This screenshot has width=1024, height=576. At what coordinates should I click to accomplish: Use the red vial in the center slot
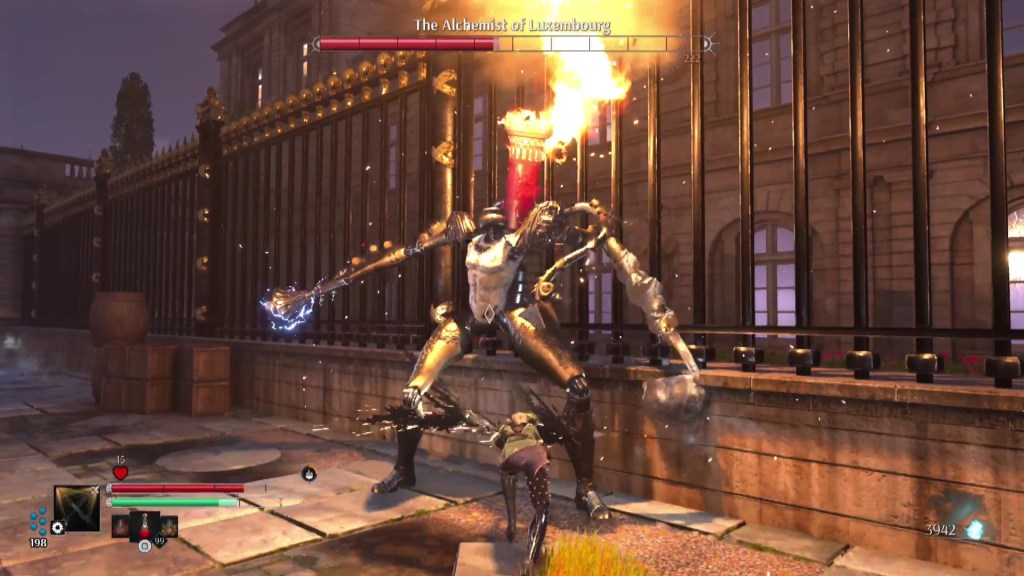[x=144, y=525]
